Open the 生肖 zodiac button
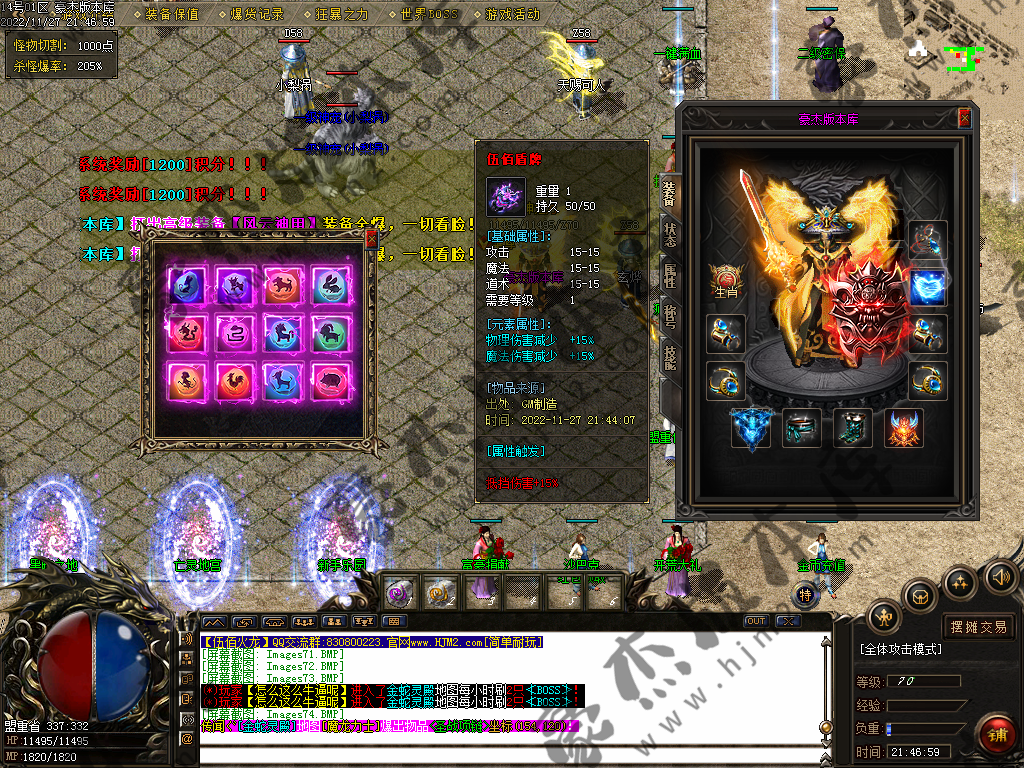This screenshot has width=1024, height=768. (725, 281)
